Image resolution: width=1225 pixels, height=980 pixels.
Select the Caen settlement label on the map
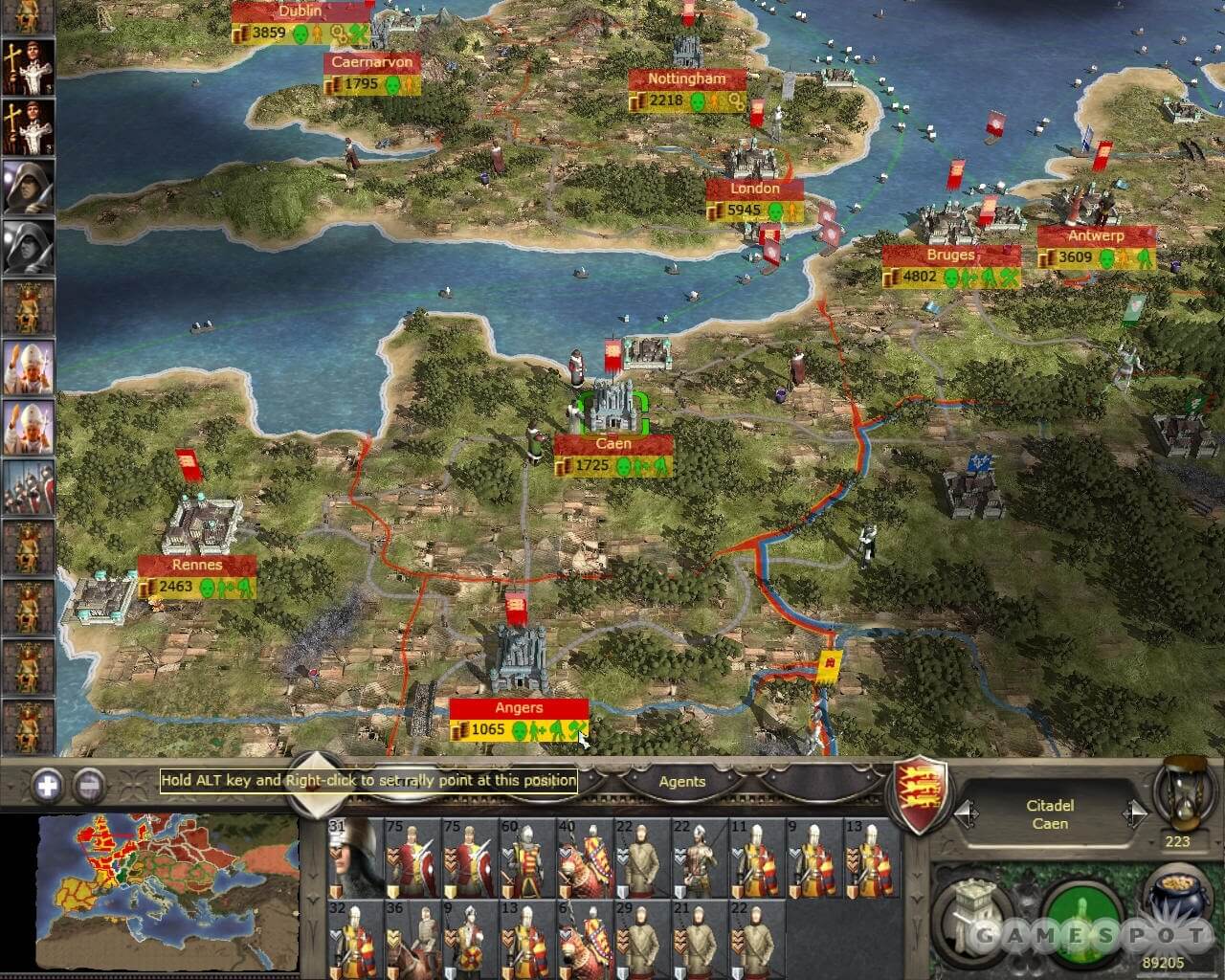tap(612, 443)
